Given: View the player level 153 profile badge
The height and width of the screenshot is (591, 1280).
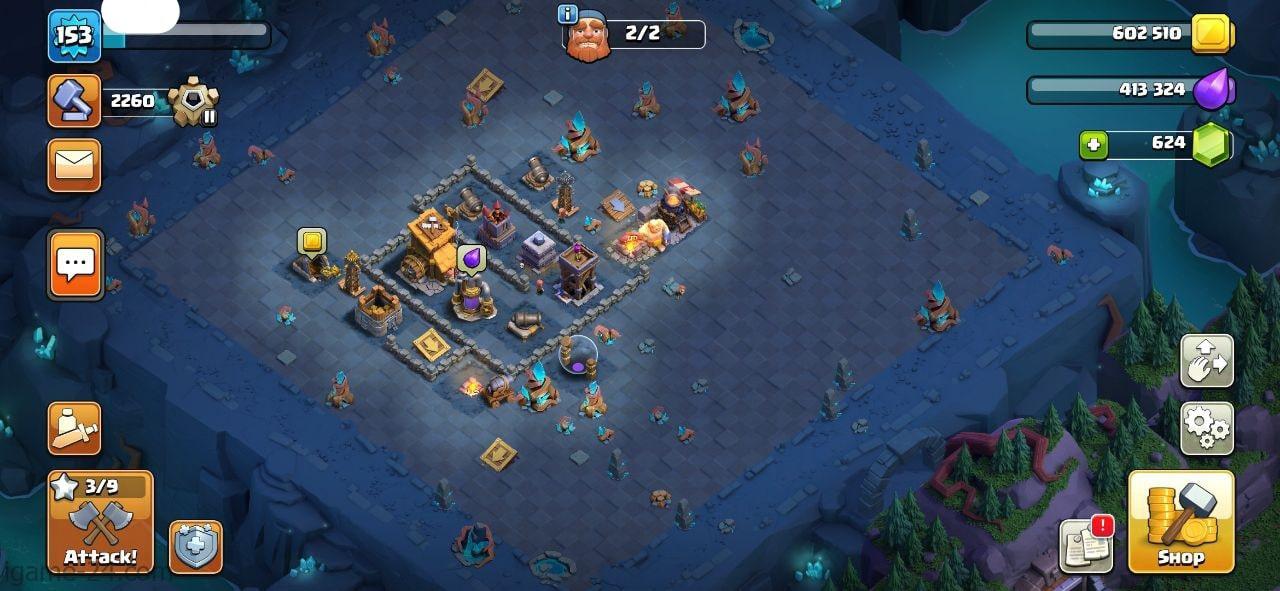Looking at the screenshot, I should pyautogui.click(x=74, y=36).
